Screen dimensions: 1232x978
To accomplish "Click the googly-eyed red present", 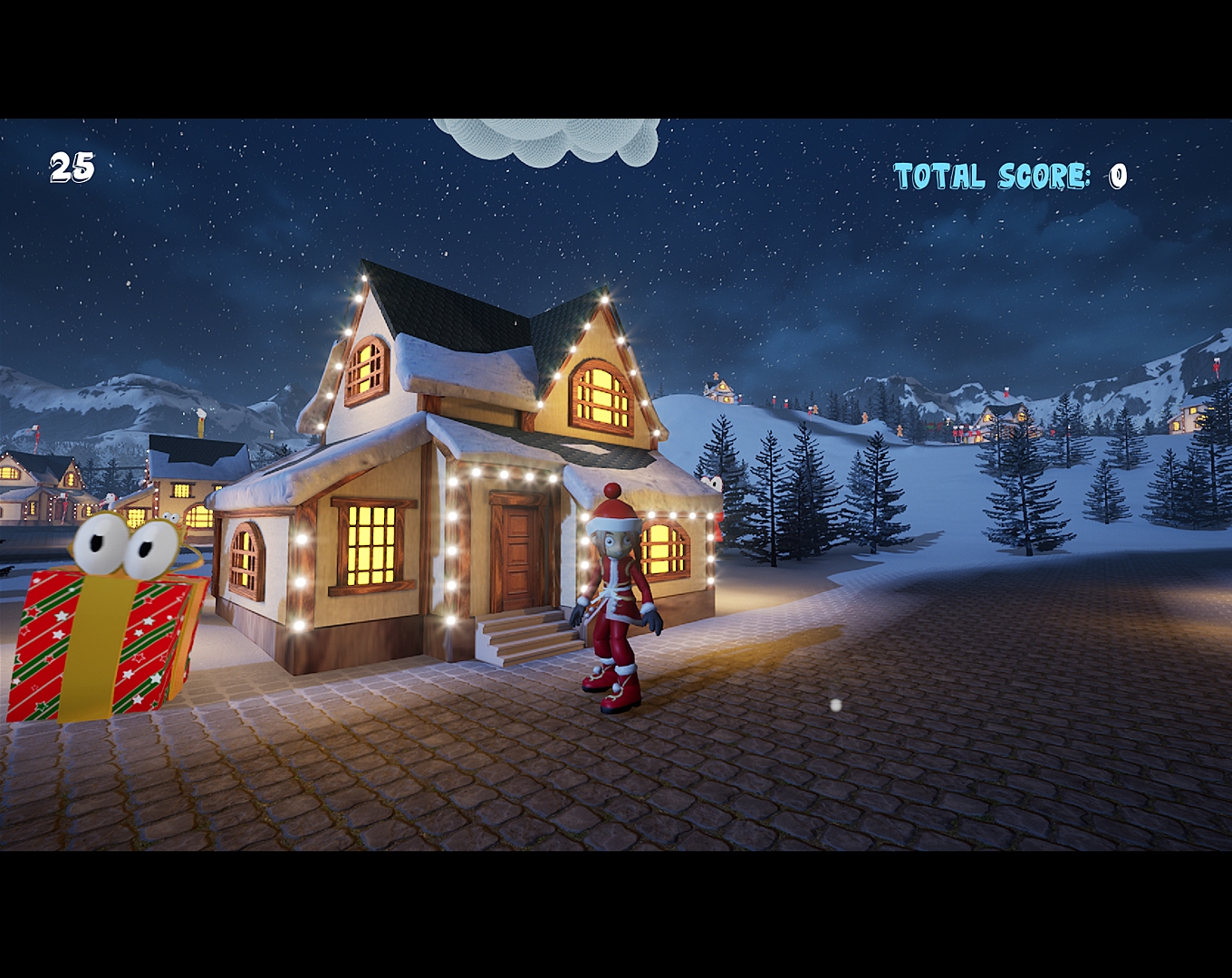I will click(x=100, y=643).
